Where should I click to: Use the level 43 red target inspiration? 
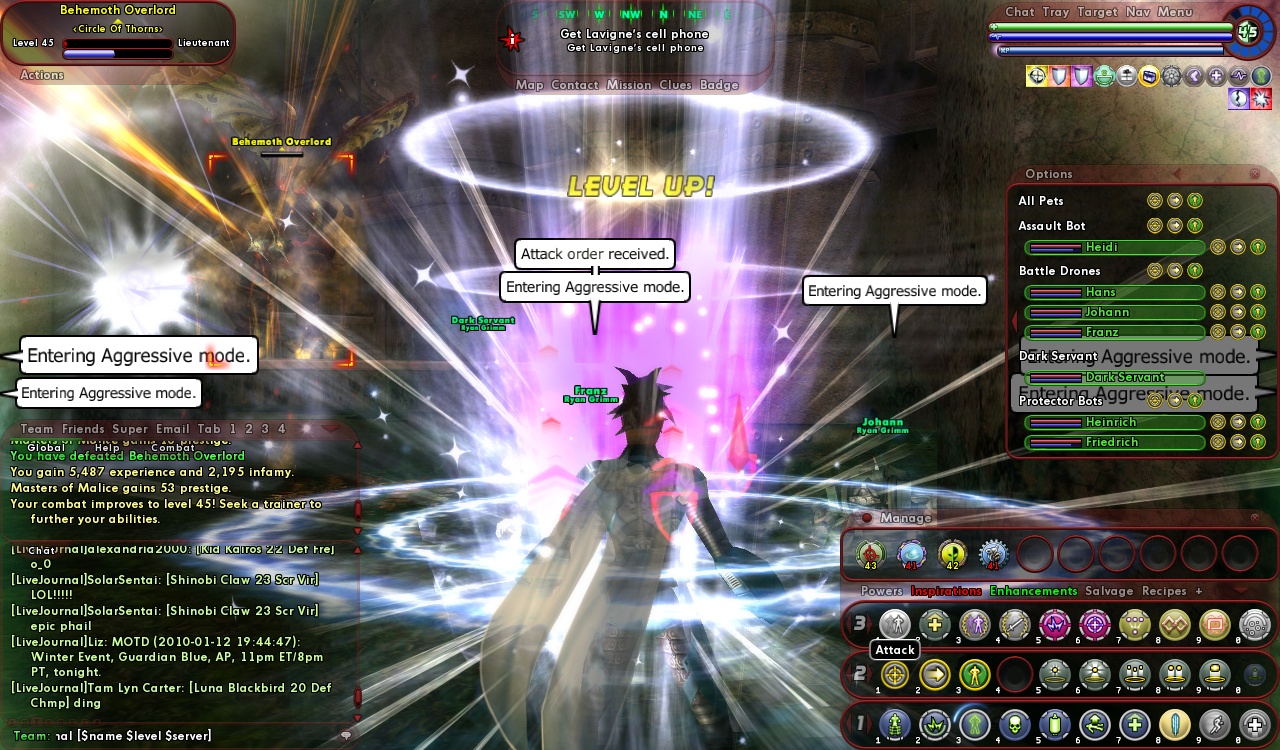[x=870, y=553]
